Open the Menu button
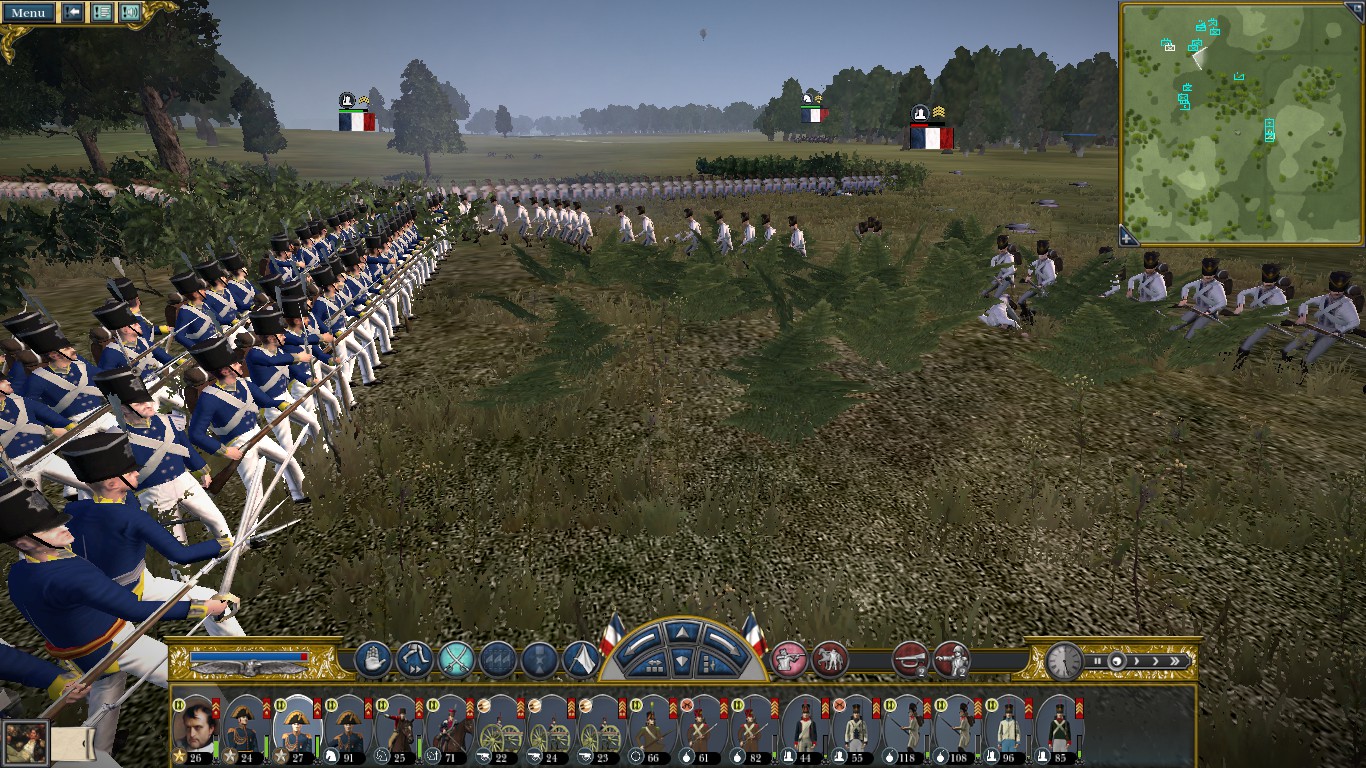Screen dimensions: 1366x768 click(28, 13)
